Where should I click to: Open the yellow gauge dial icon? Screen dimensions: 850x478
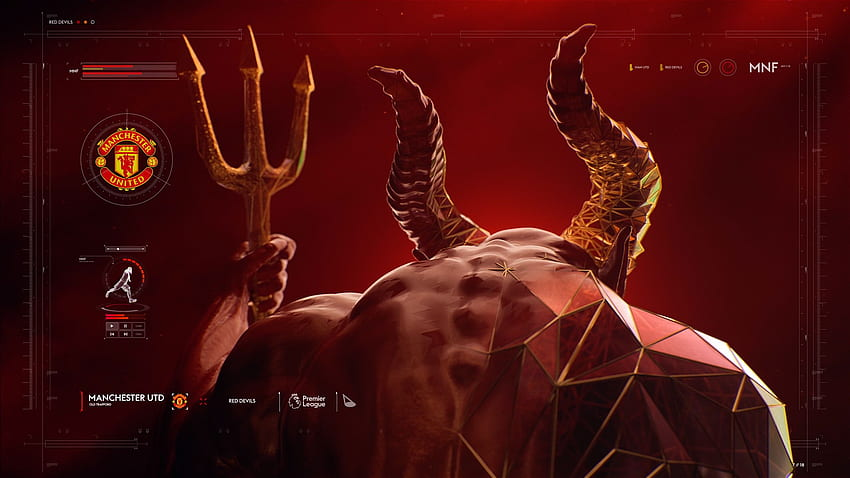[x=703, y=68]
